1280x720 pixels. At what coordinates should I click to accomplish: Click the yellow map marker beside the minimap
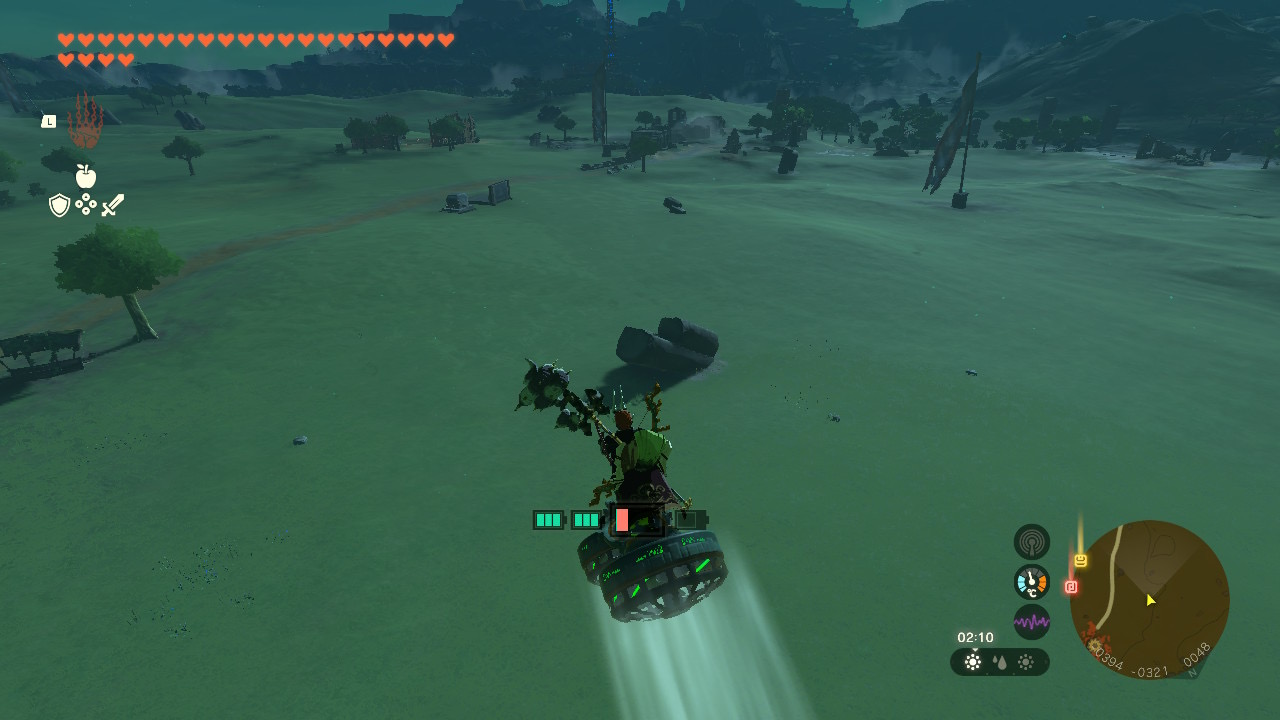1080,561
